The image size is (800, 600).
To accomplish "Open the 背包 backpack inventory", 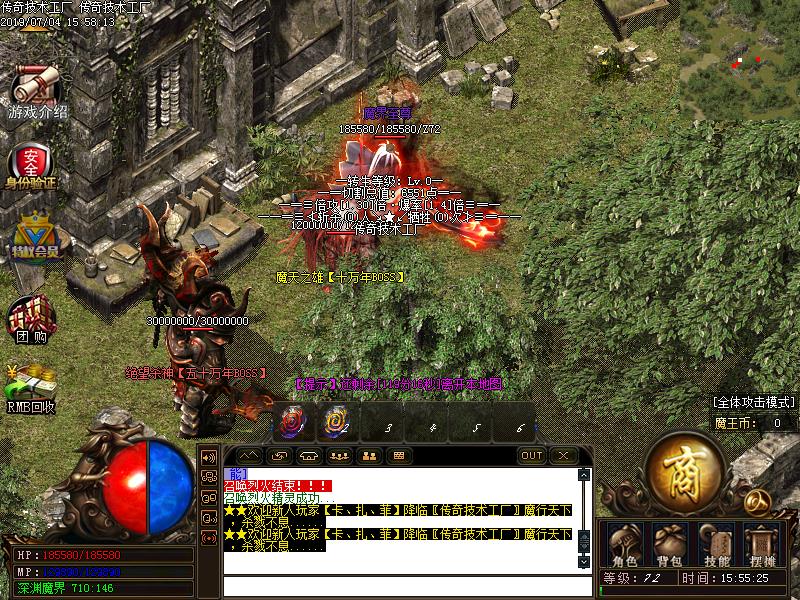I will [x=668, y=543].
